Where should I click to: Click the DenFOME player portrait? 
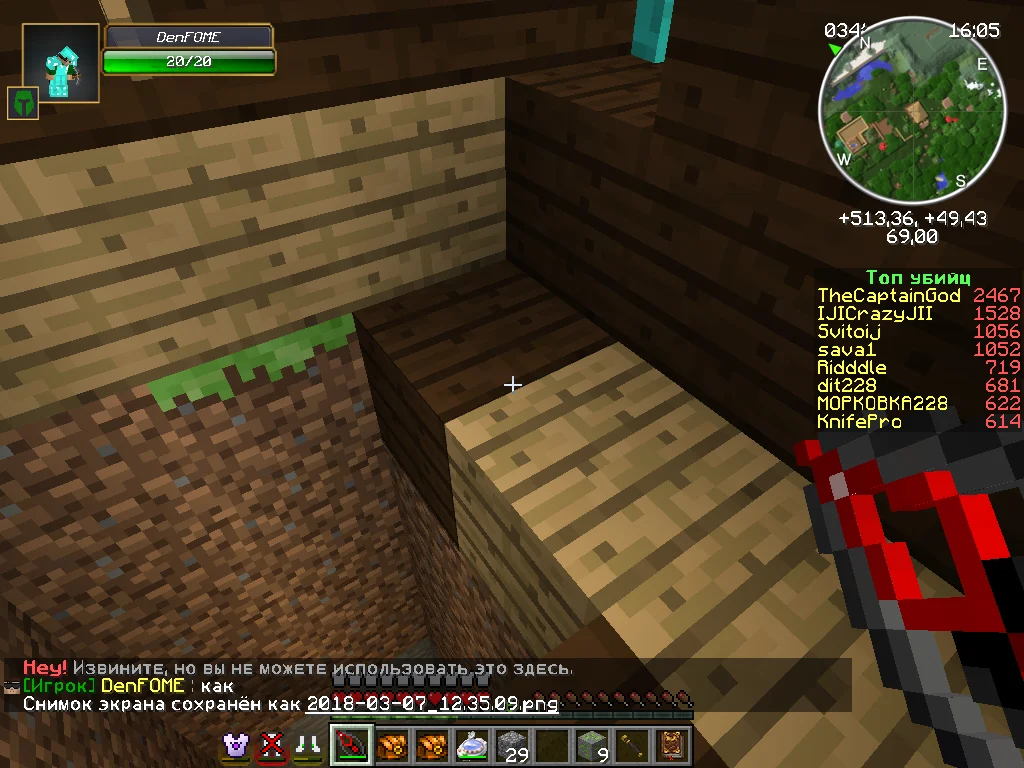click(x=61, y=64)
